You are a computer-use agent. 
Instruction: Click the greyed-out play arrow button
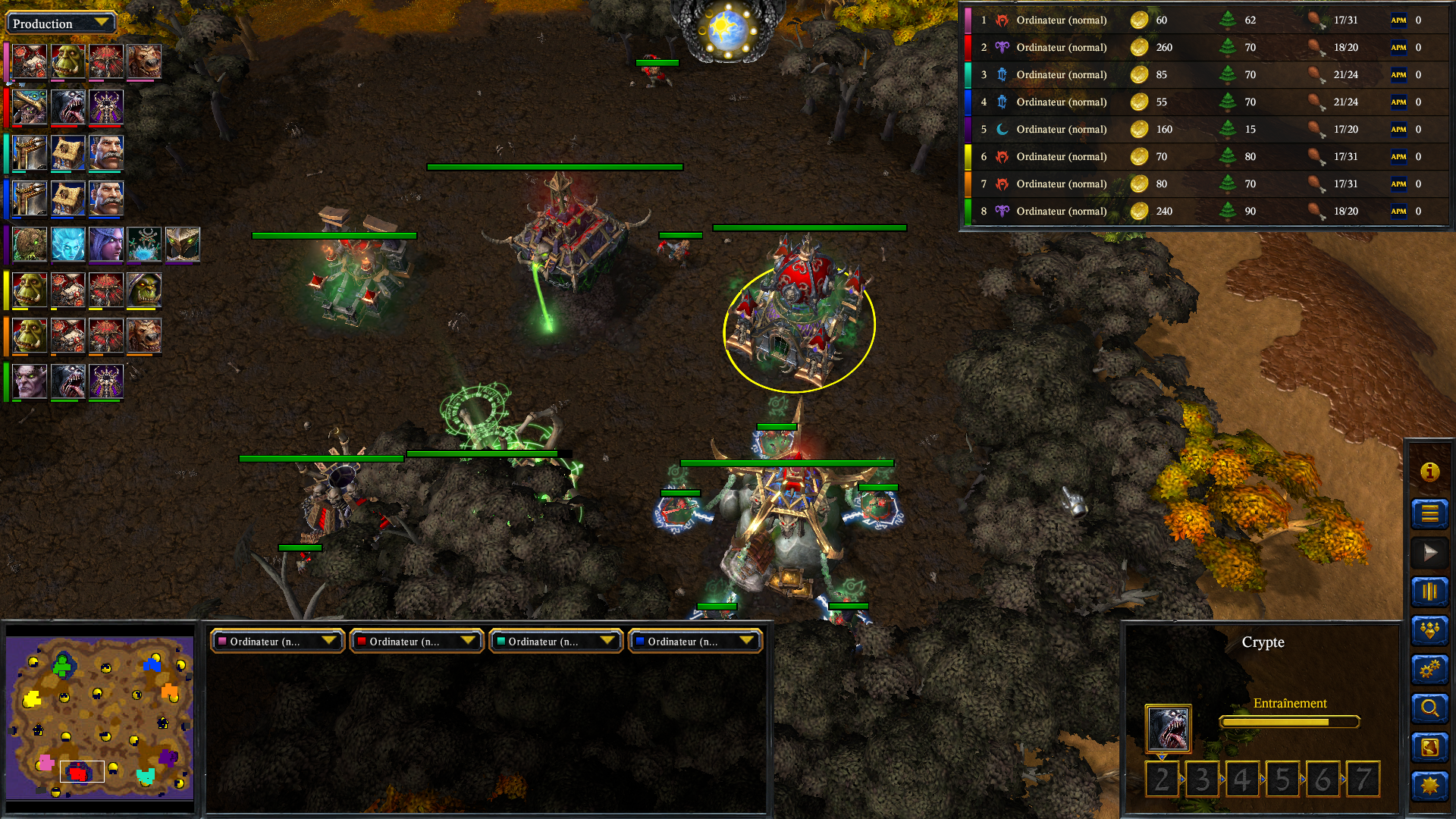pyautogui.click(x=1429, y=553)
